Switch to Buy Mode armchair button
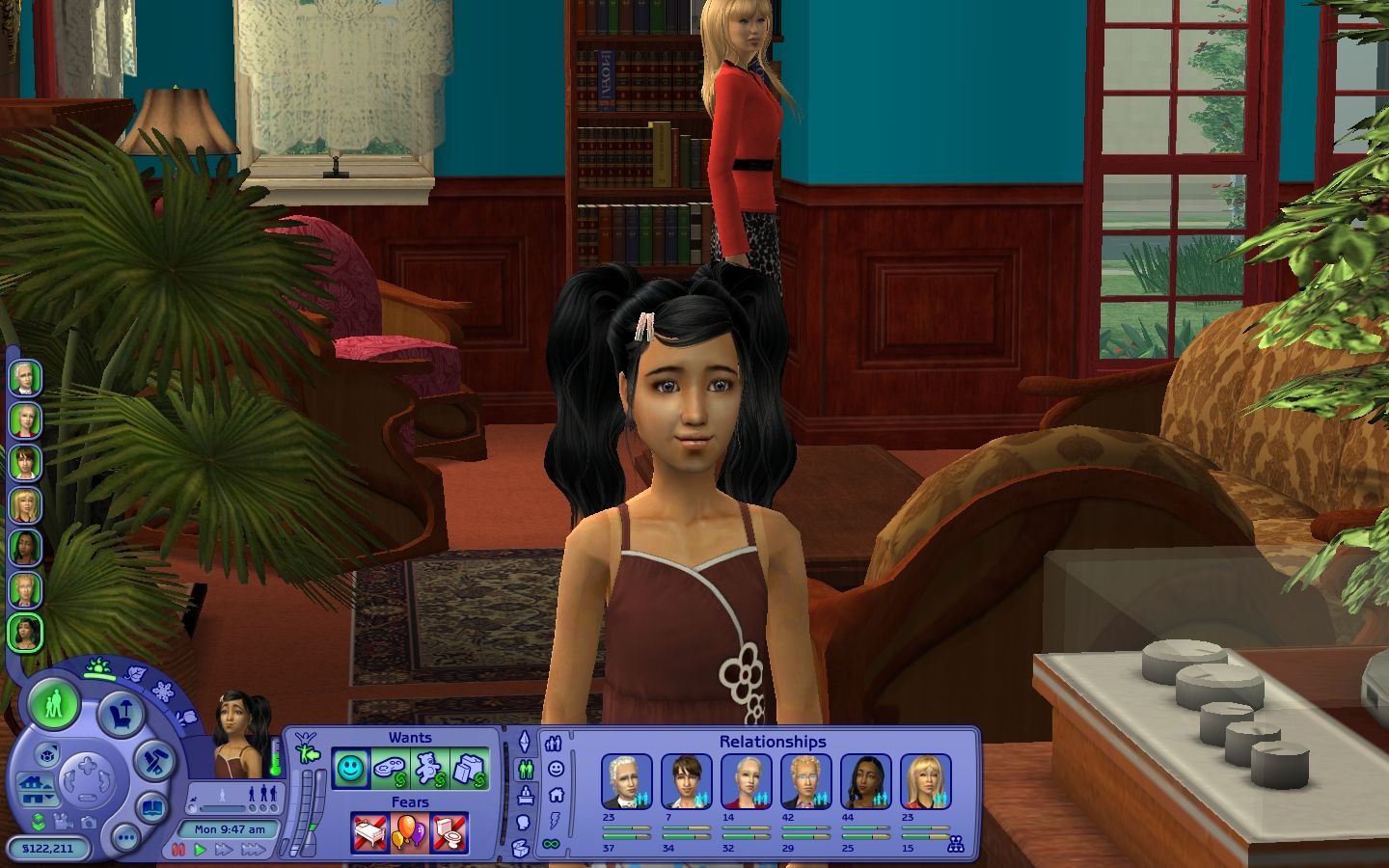Screen dimensions: 1389x868 click(122, 715)
